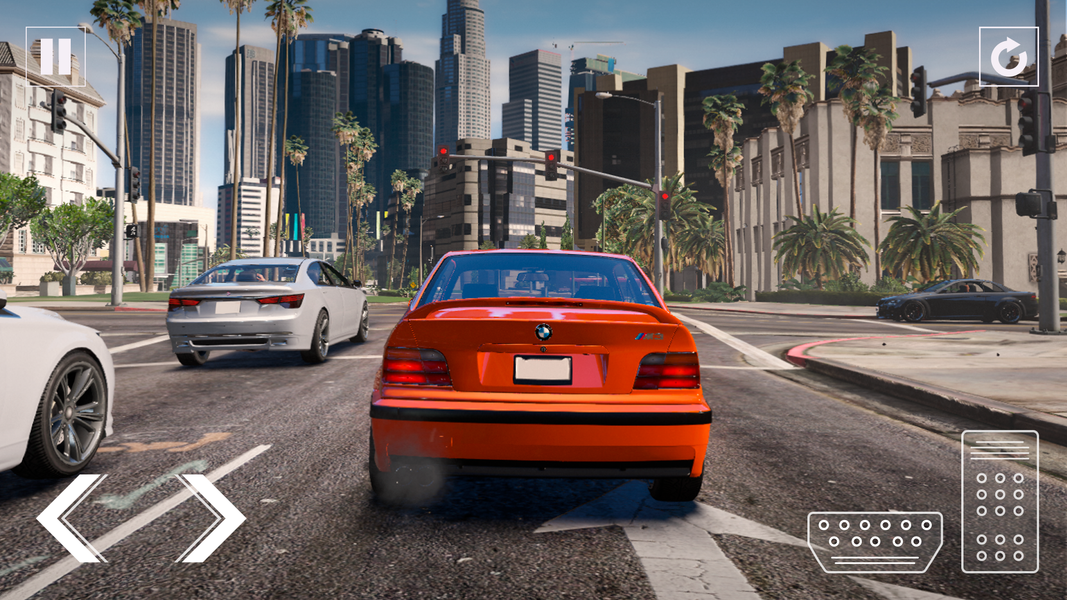Steer right with the right arrow
1067x600 pixels.
(212, 517)
